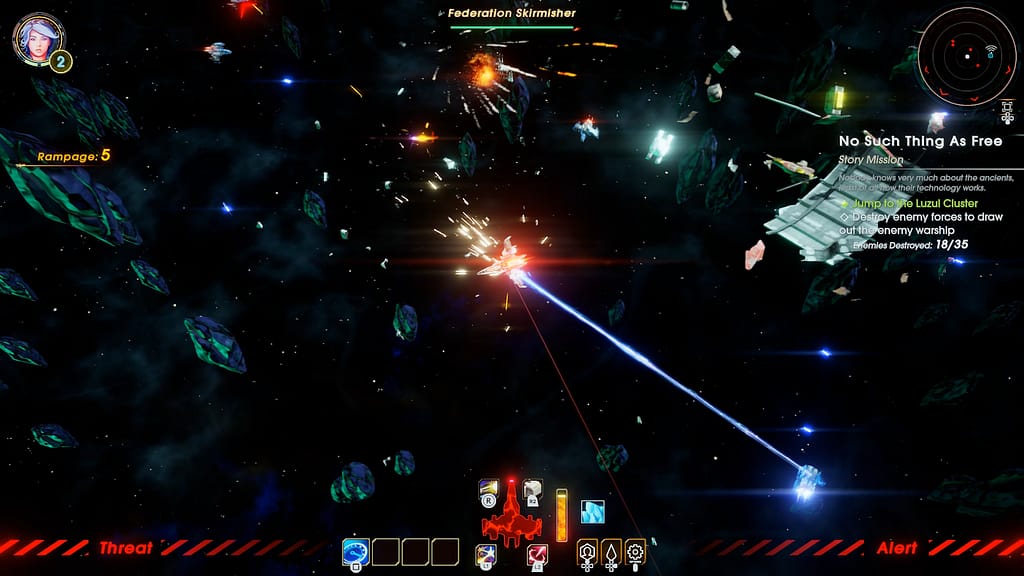Open the circular radar minimap

(966, 56)
